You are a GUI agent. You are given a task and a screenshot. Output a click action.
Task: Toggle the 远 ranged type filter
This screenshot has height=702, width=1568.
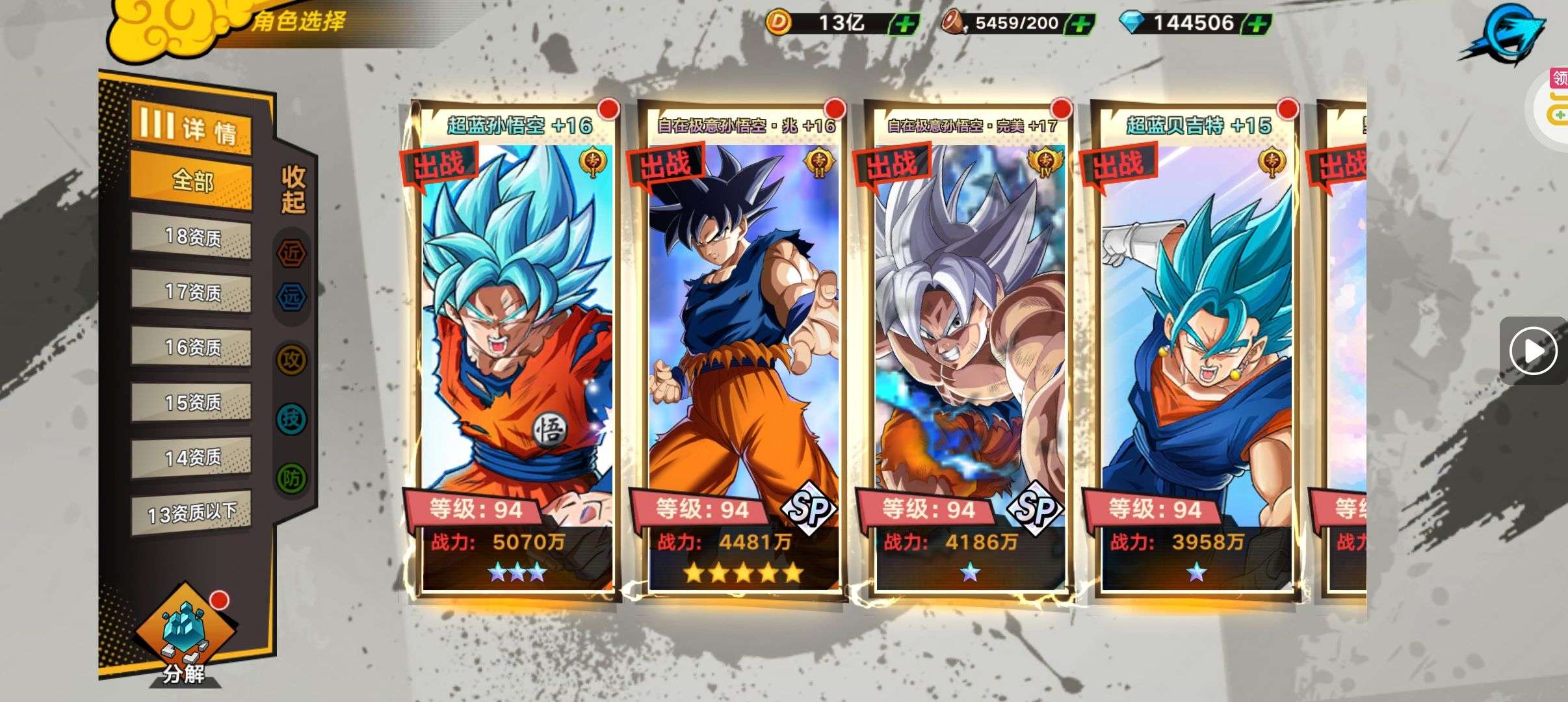[x=291, y=297]
